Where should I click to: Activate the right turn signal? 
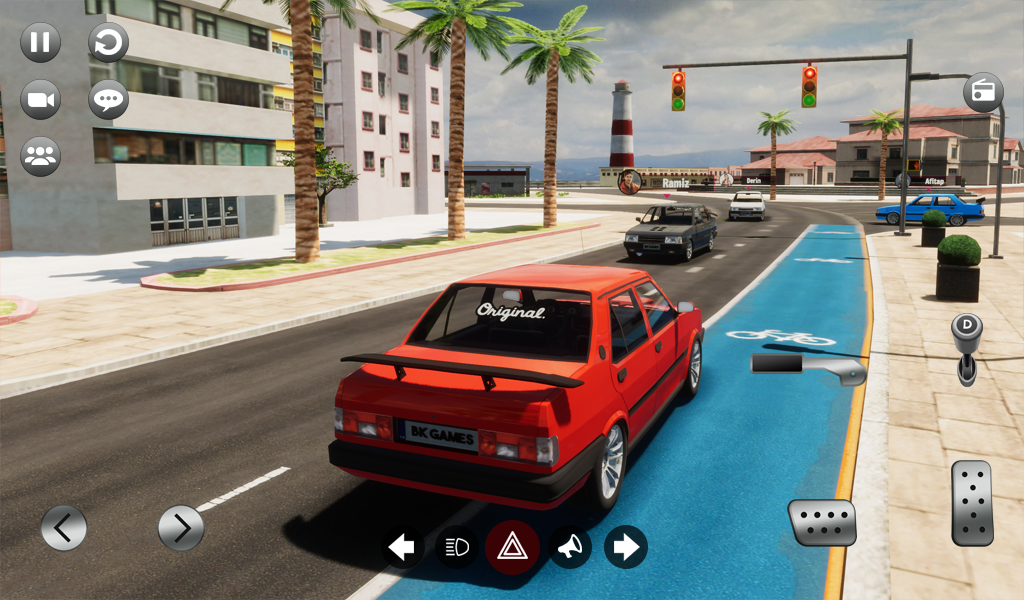pyautogui.click(x=626, y=547)
